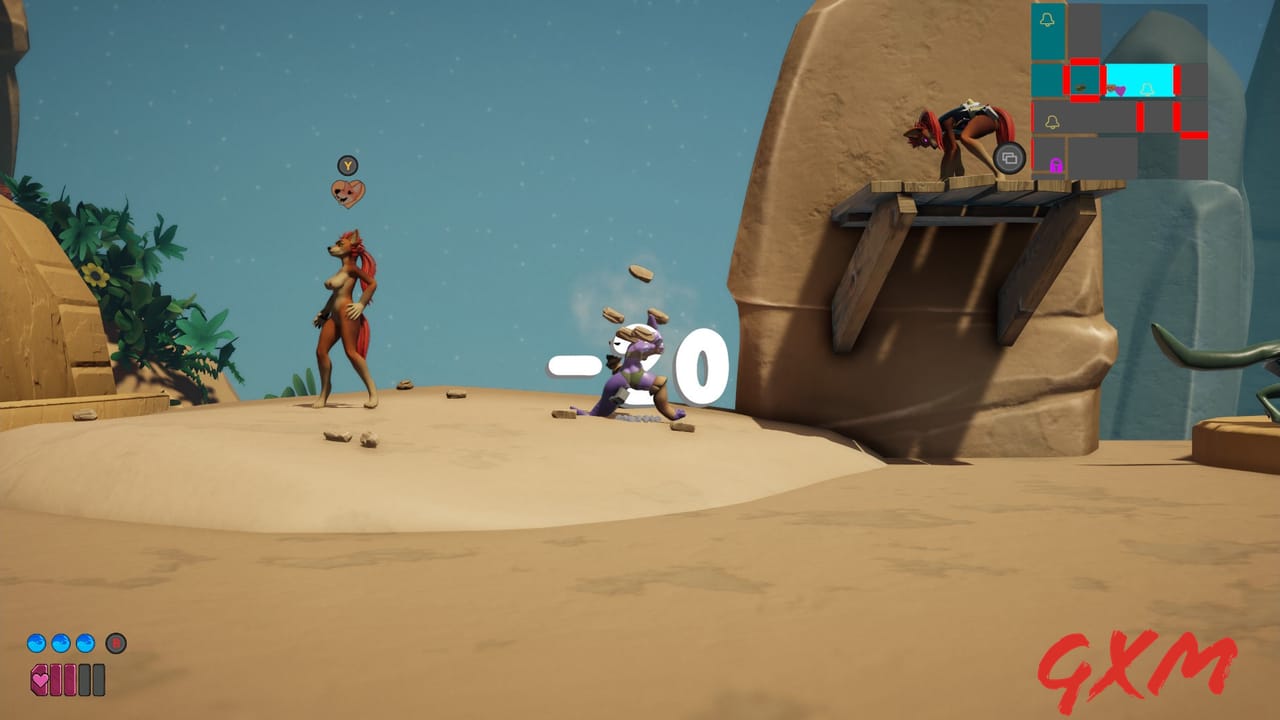
Task: Click the bell inside the cyan minimap room
Action: point(1148,89)
